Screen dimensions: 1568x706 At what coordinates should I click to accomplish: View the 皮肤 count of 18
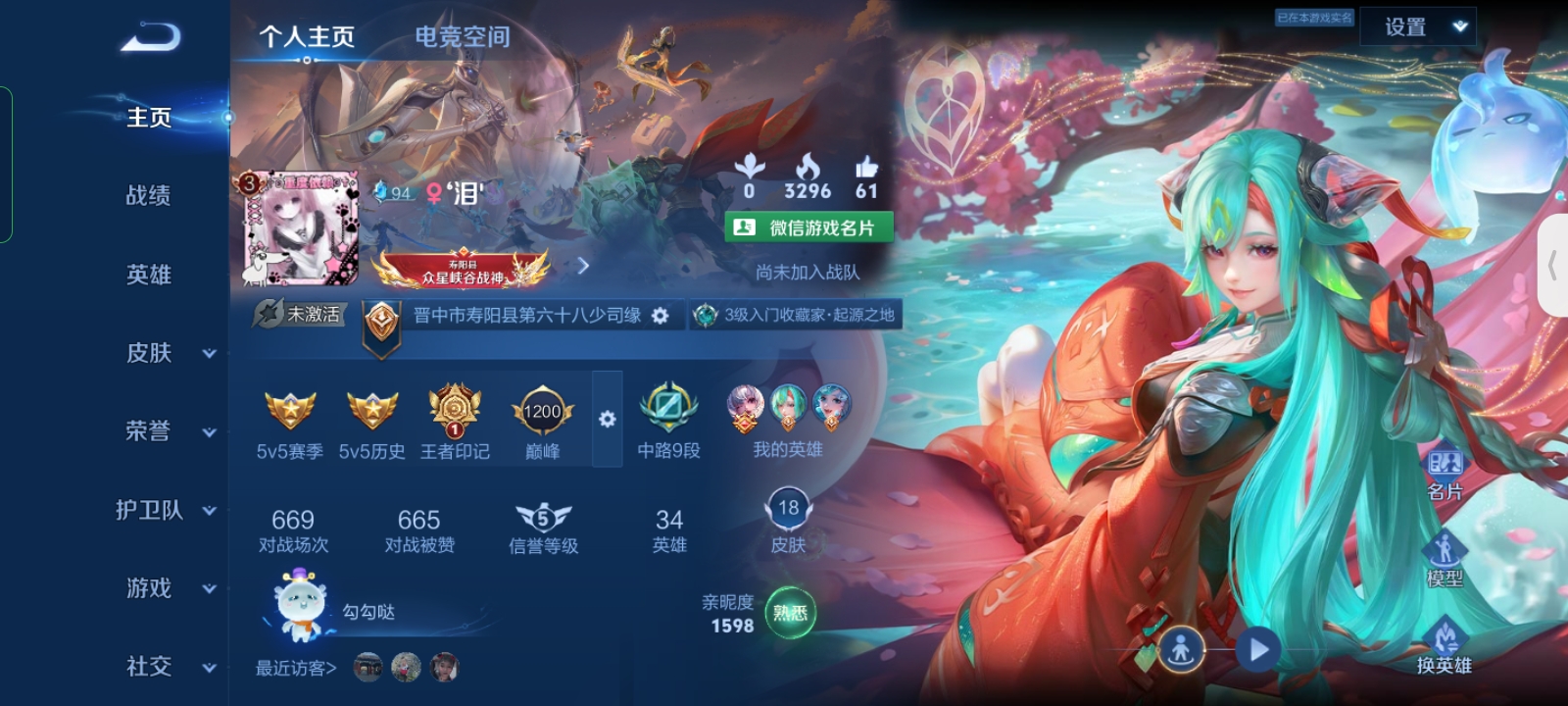(788, 522)
